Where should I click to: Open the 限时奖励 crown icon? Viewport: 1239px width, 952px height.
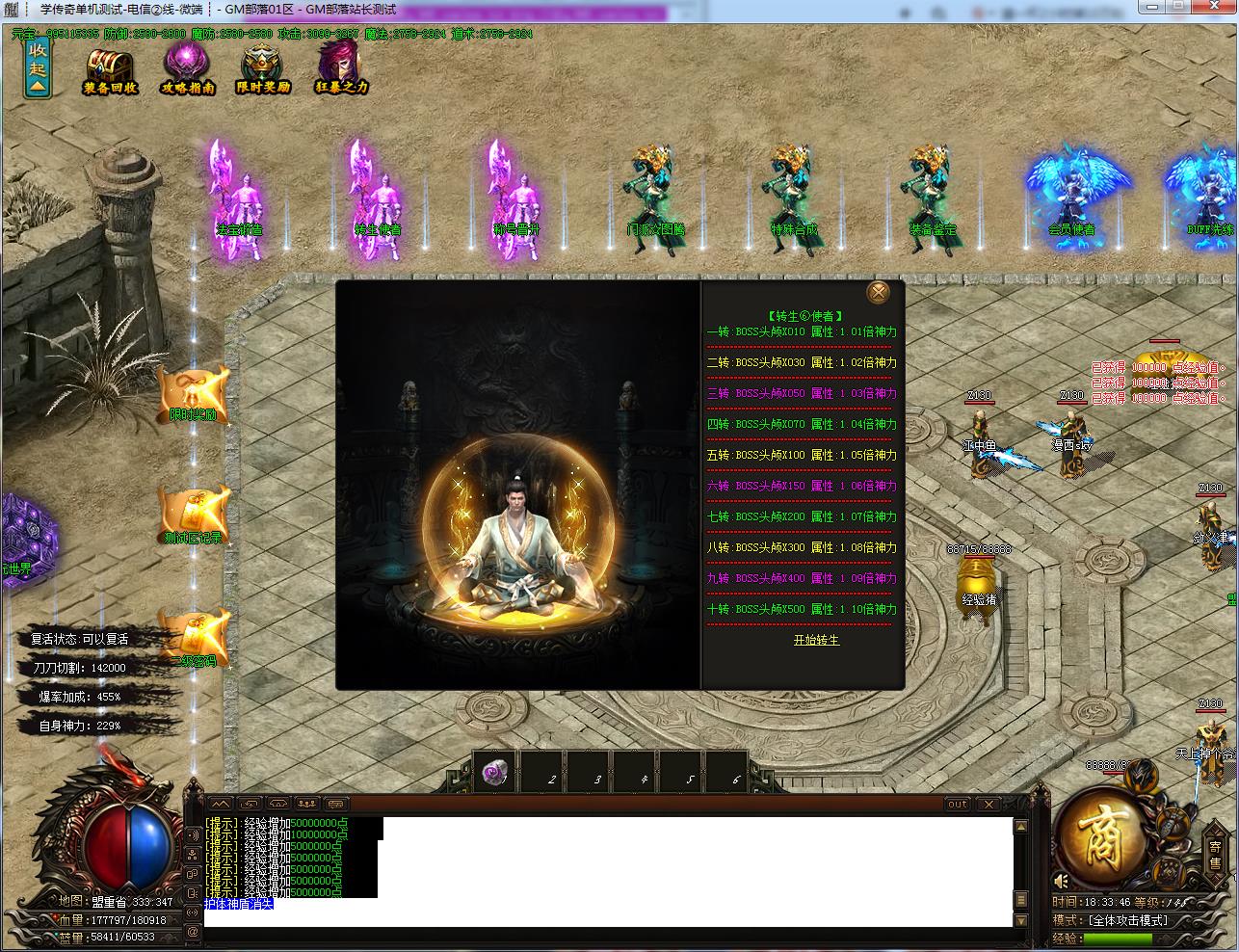[263, 68]
